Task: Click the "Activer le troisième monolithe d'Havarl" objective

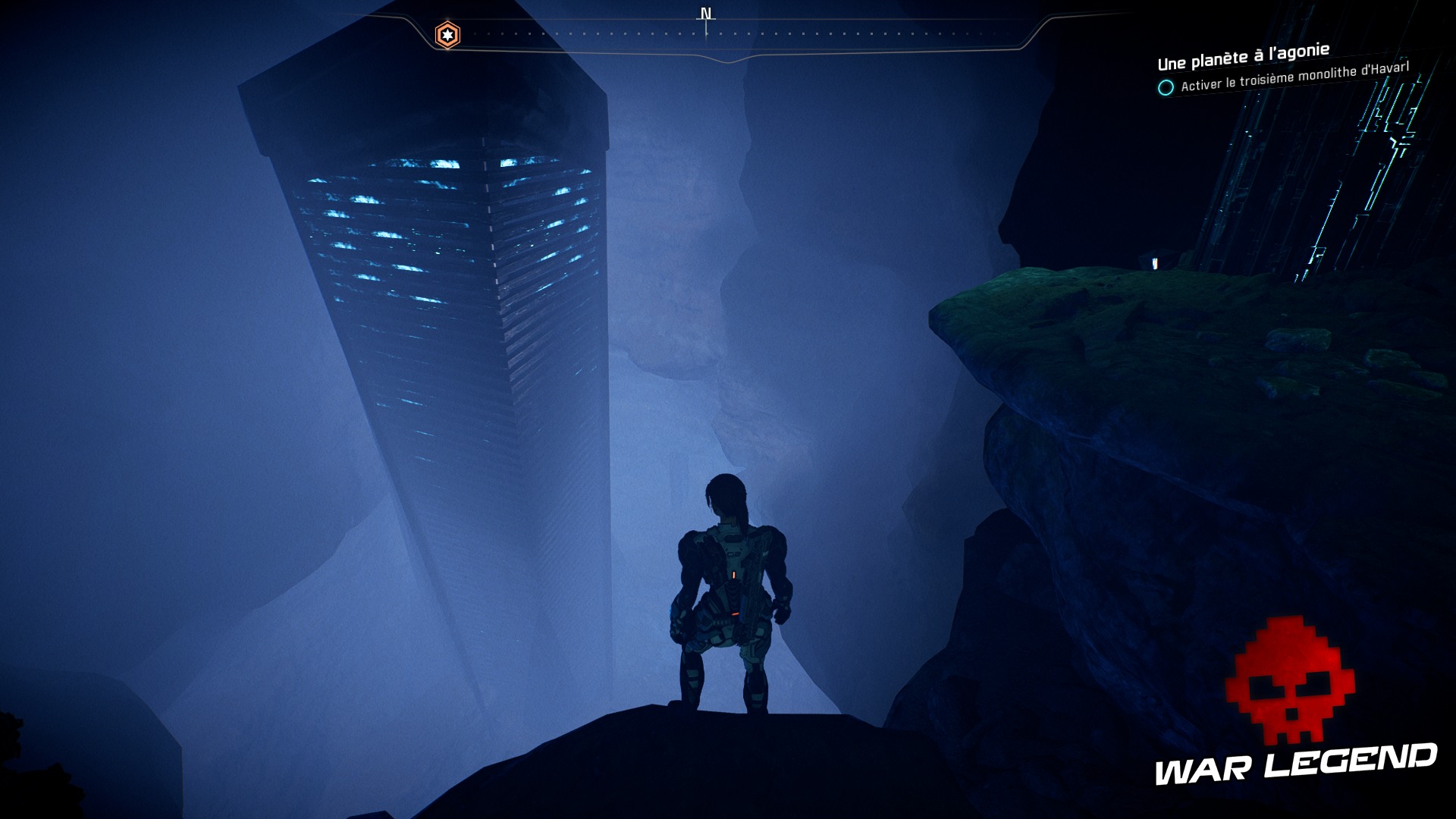Action: 1294,77
